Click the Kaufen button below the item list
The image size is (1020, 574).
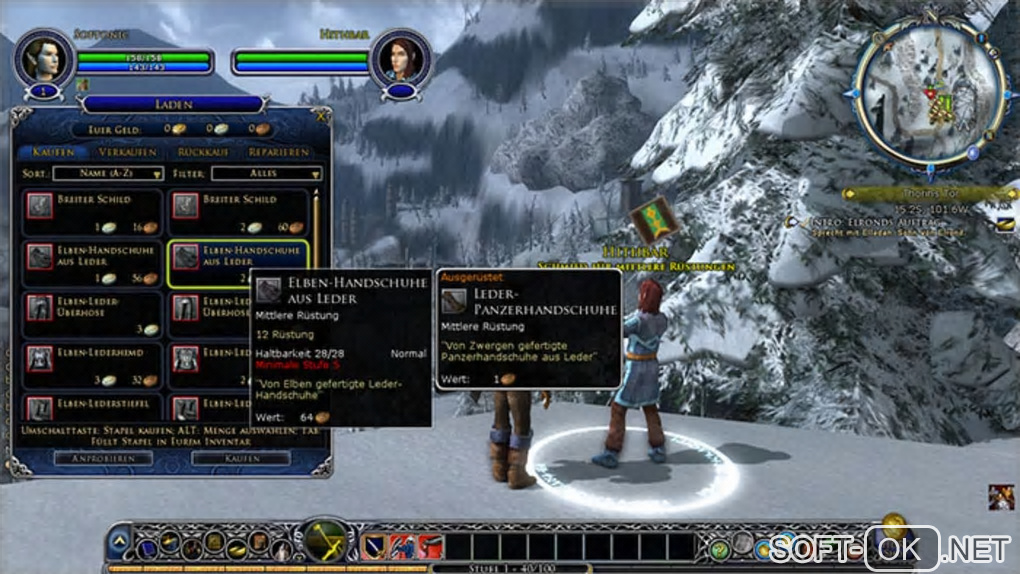(x=240, y=457)
